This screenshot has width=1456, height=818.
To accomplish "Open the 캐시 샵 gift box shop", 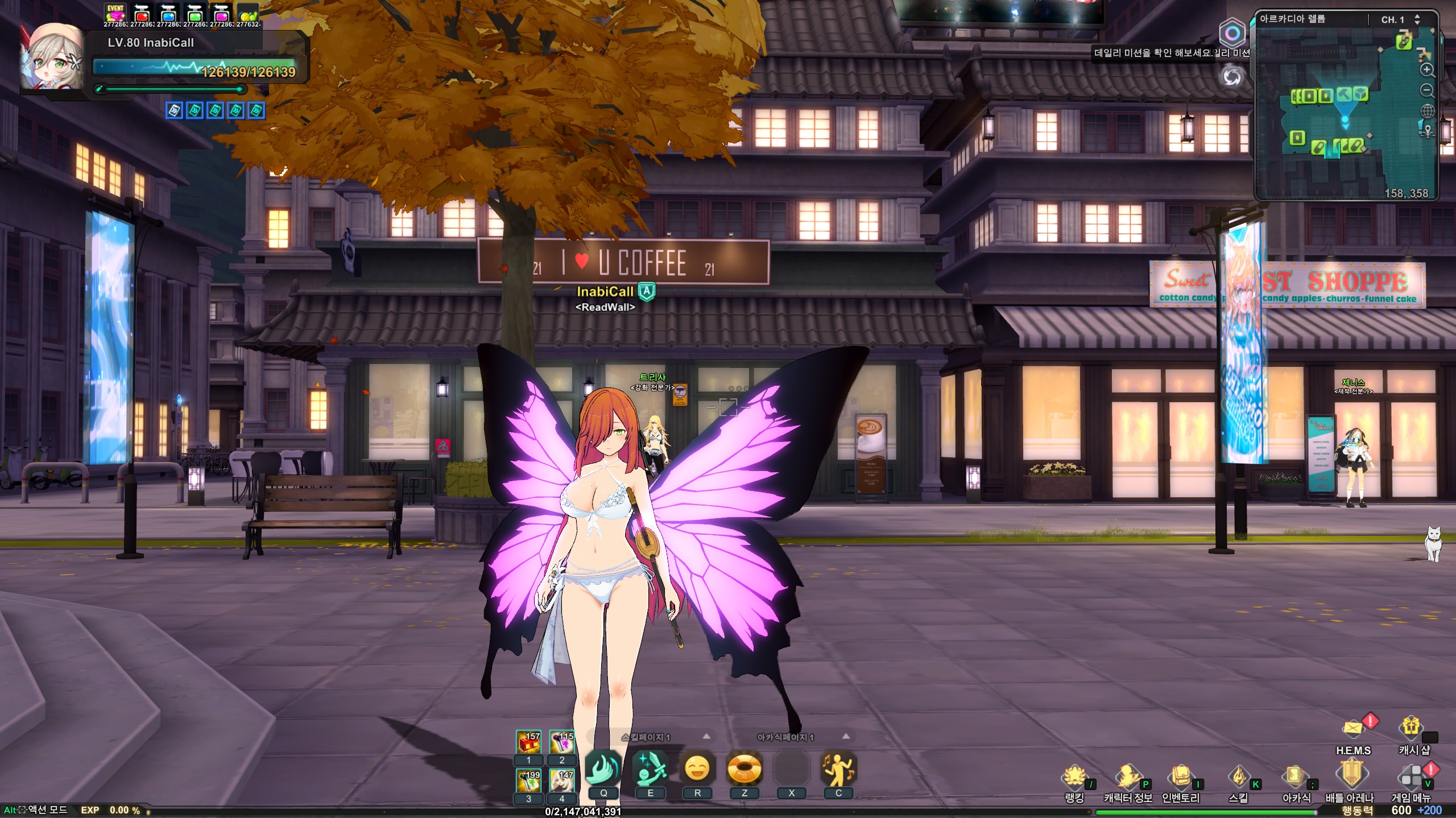I will tap(1411, 727).
